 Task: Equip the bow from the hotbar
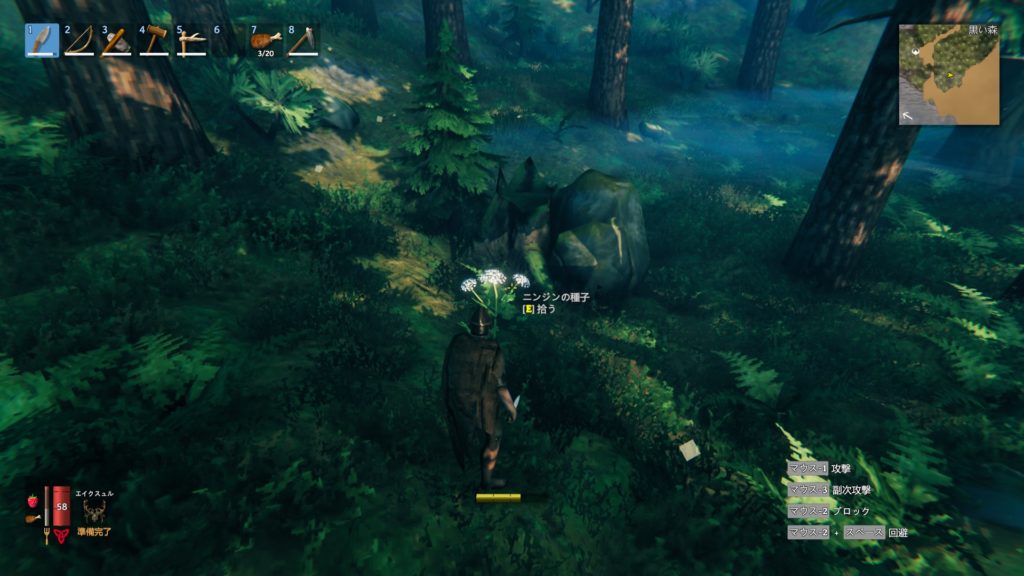click(x=78, y=40)
